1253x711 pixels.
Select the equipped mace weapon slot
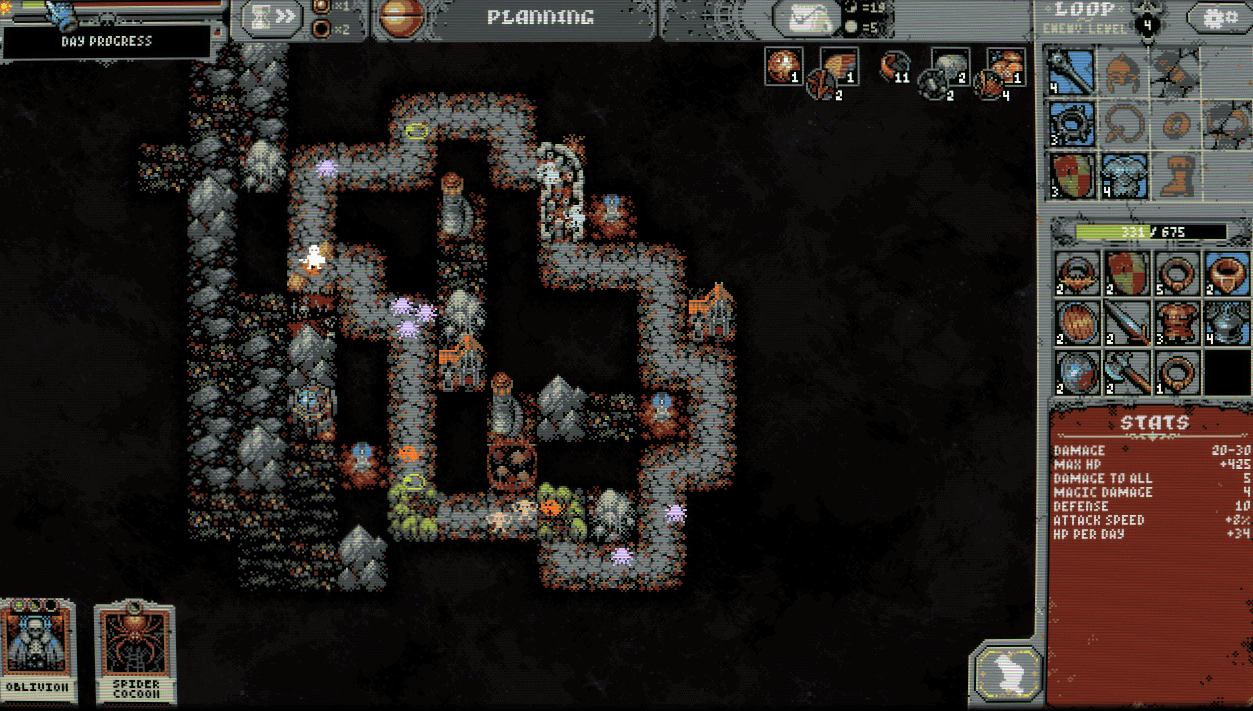(1072, 72)
